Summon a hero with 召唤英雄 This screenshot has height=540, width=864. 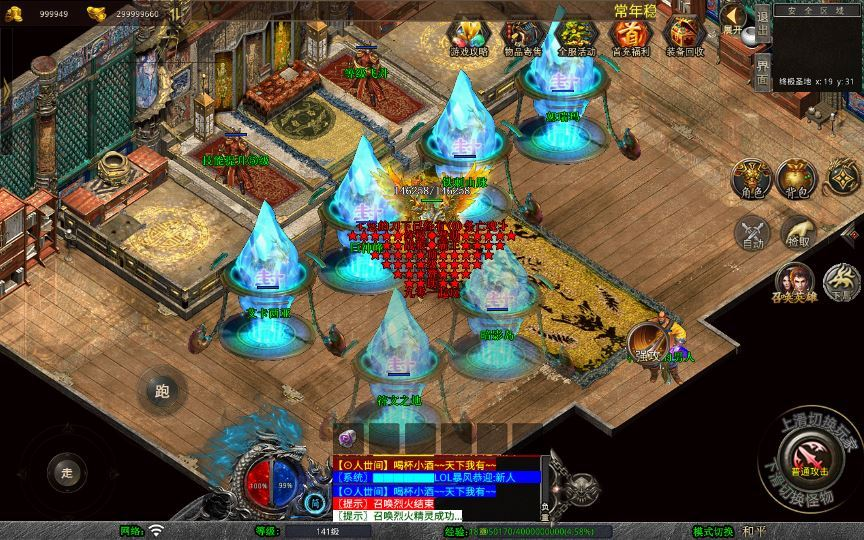(x=795, y=283)
